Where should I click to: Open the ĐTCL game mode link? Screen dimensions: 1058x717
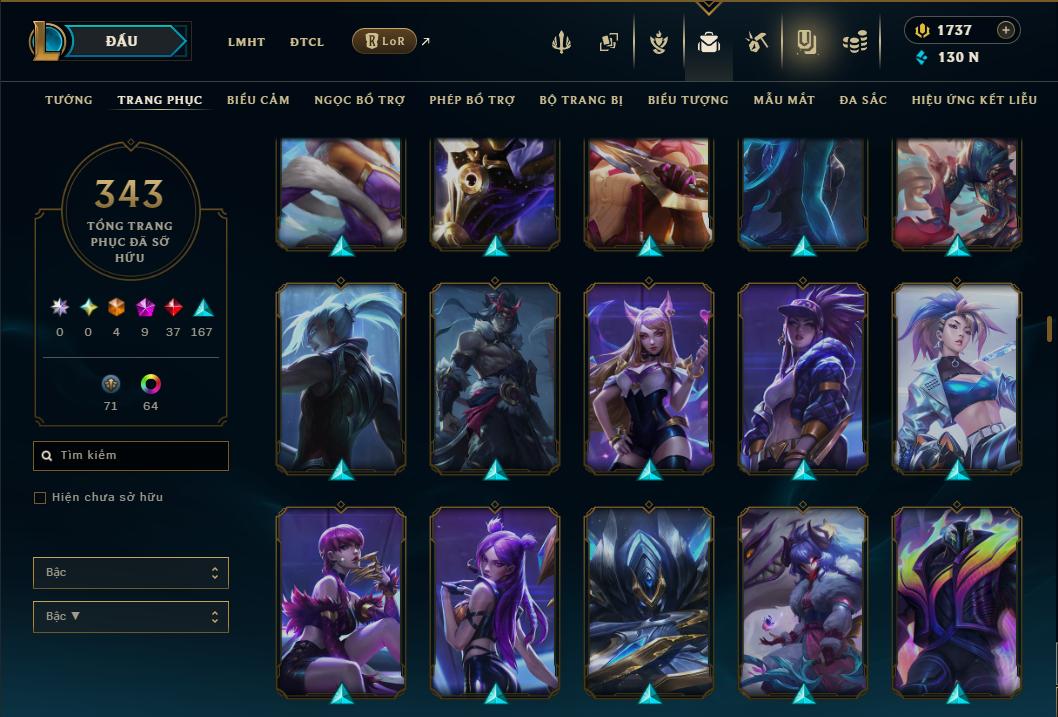coord(307,42)
